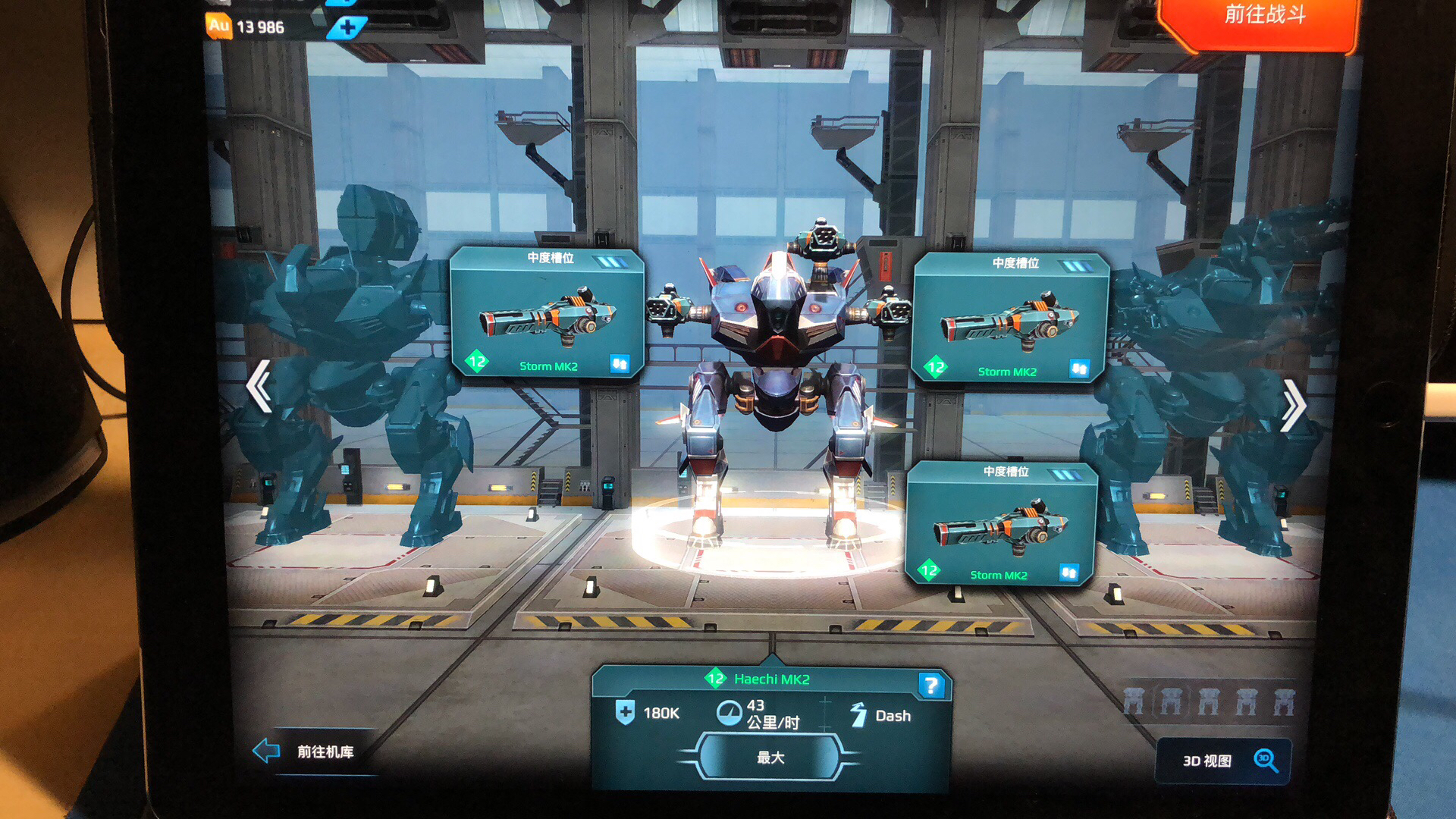Click the 最大 button under robot stats

coord(770,758)
